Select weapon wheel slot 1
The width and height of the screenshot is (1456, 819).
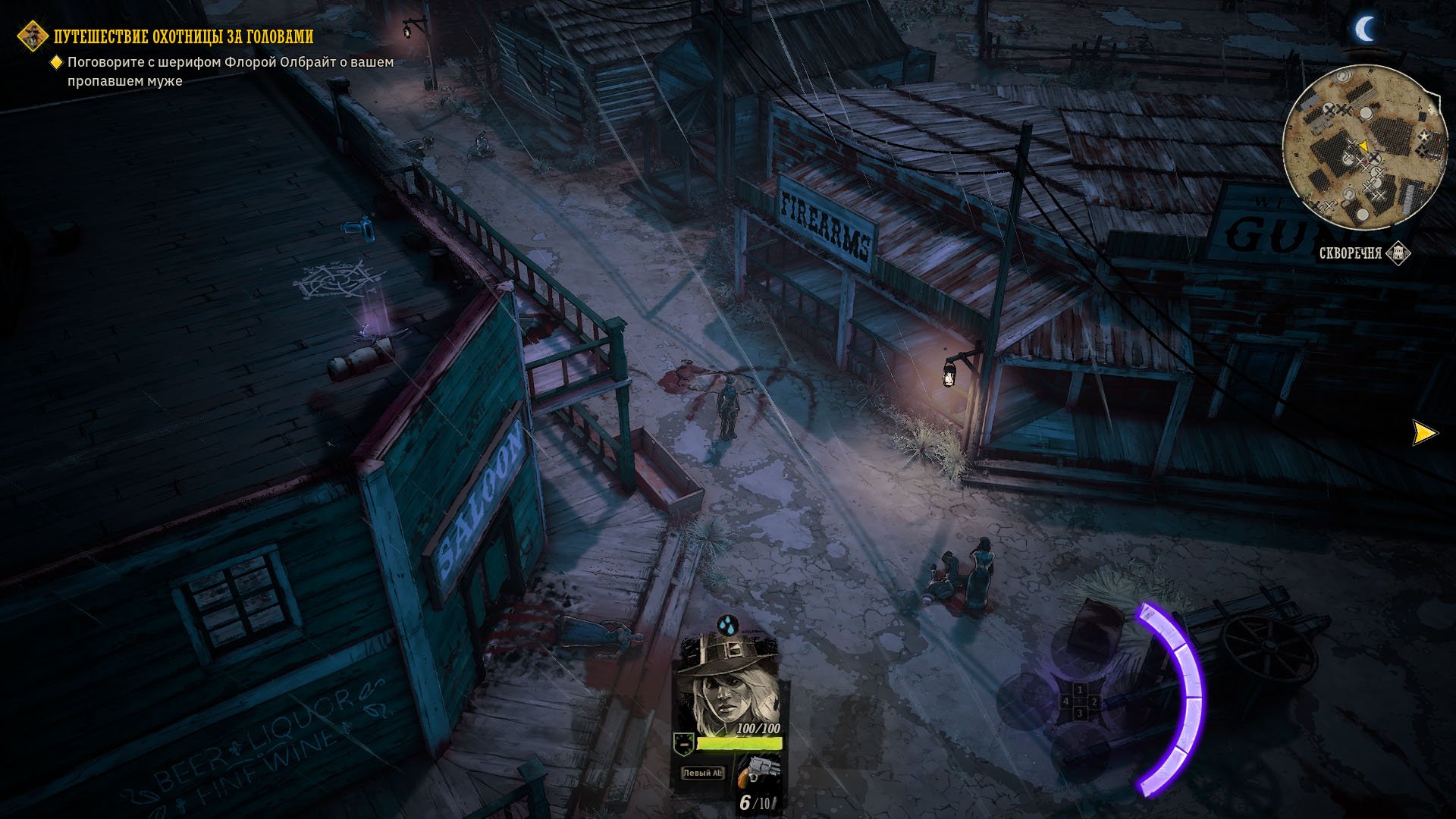coord(1079,690)
